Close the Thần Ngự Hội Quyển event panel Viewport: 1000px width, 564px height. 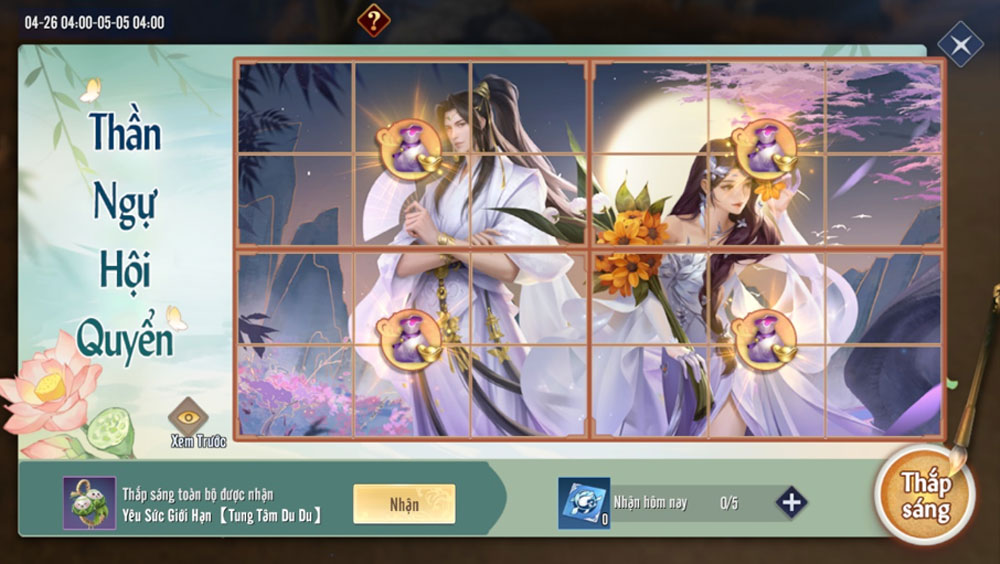point(960,45)
